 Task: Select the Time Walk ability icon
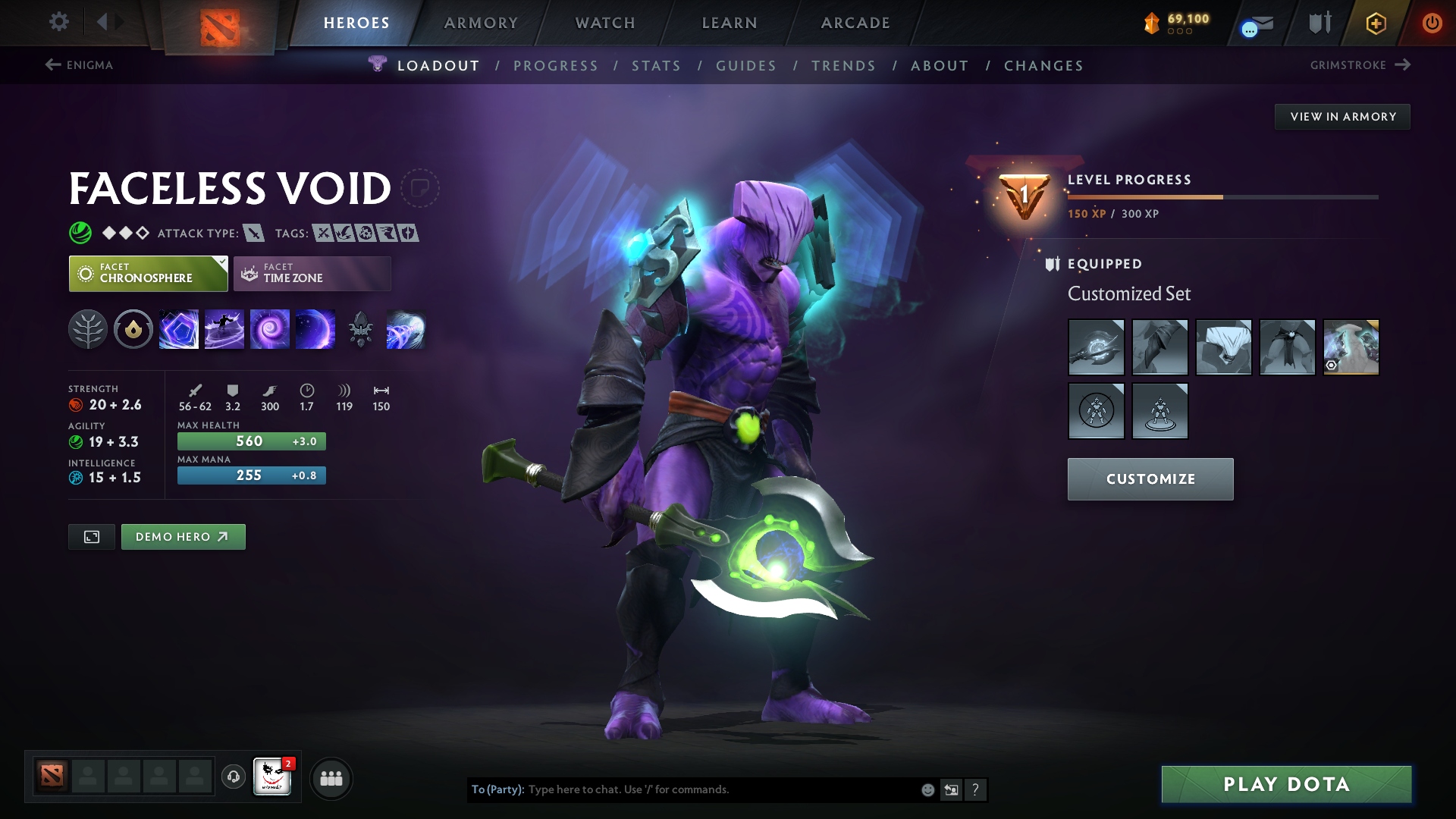click(x=179, y=329)
